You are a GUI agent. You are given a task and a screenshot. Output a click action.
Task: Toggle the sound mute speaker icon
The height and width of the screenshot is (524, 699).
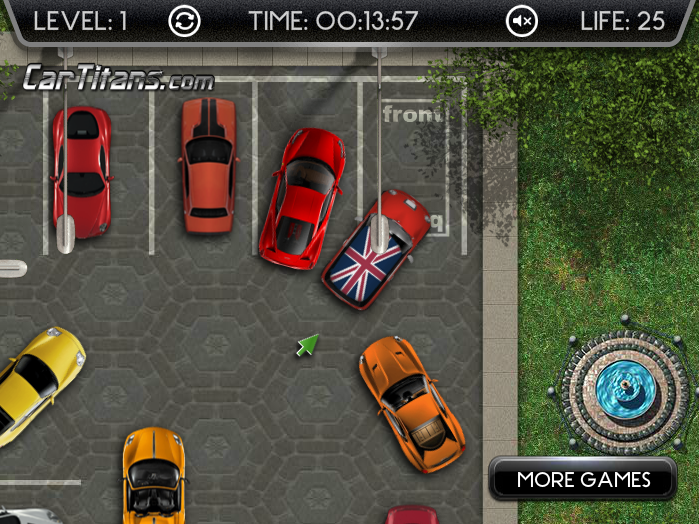(x=521, y=21)
